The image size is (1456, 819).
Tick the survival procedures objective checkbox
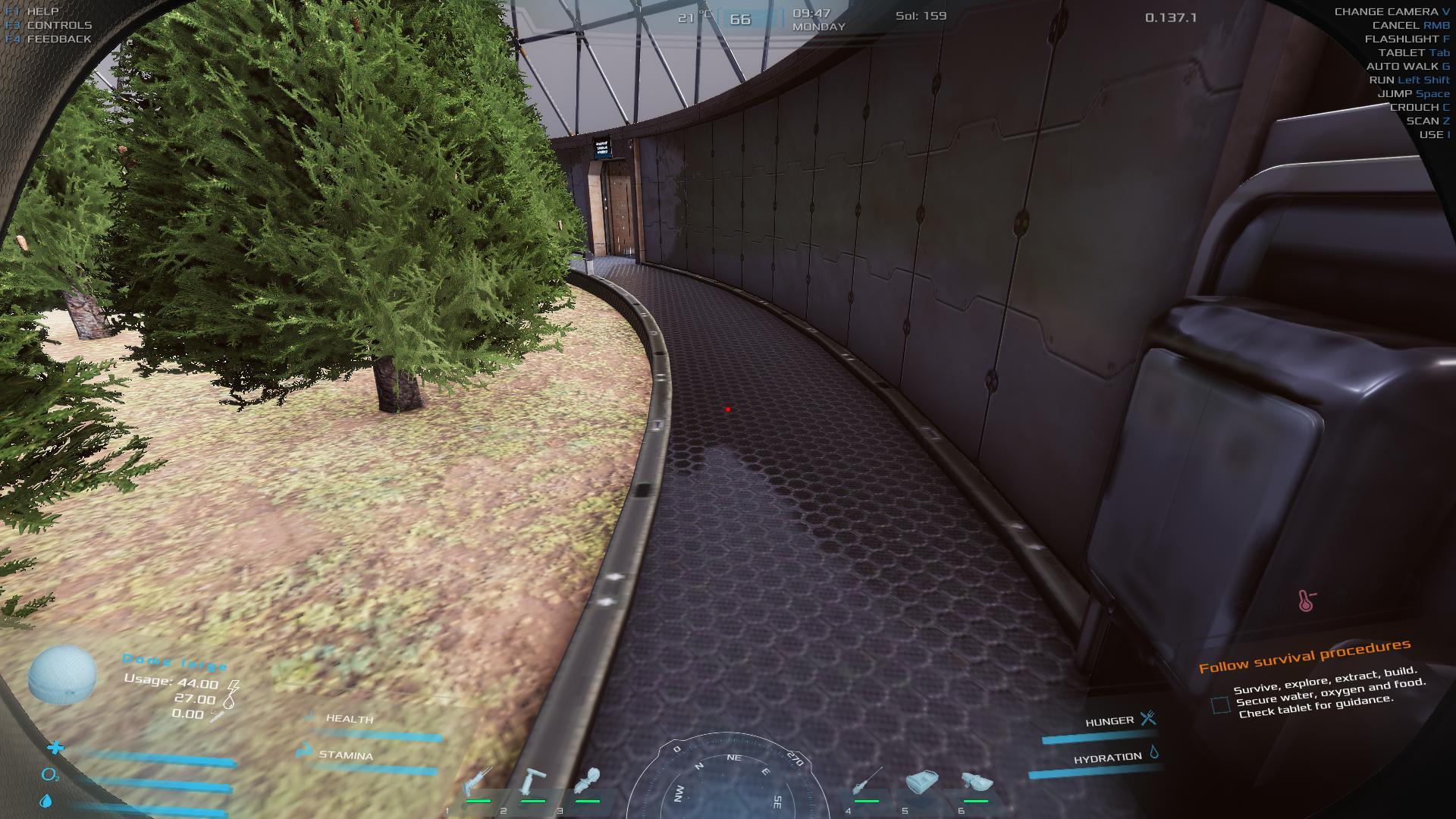pos(1220,705)
